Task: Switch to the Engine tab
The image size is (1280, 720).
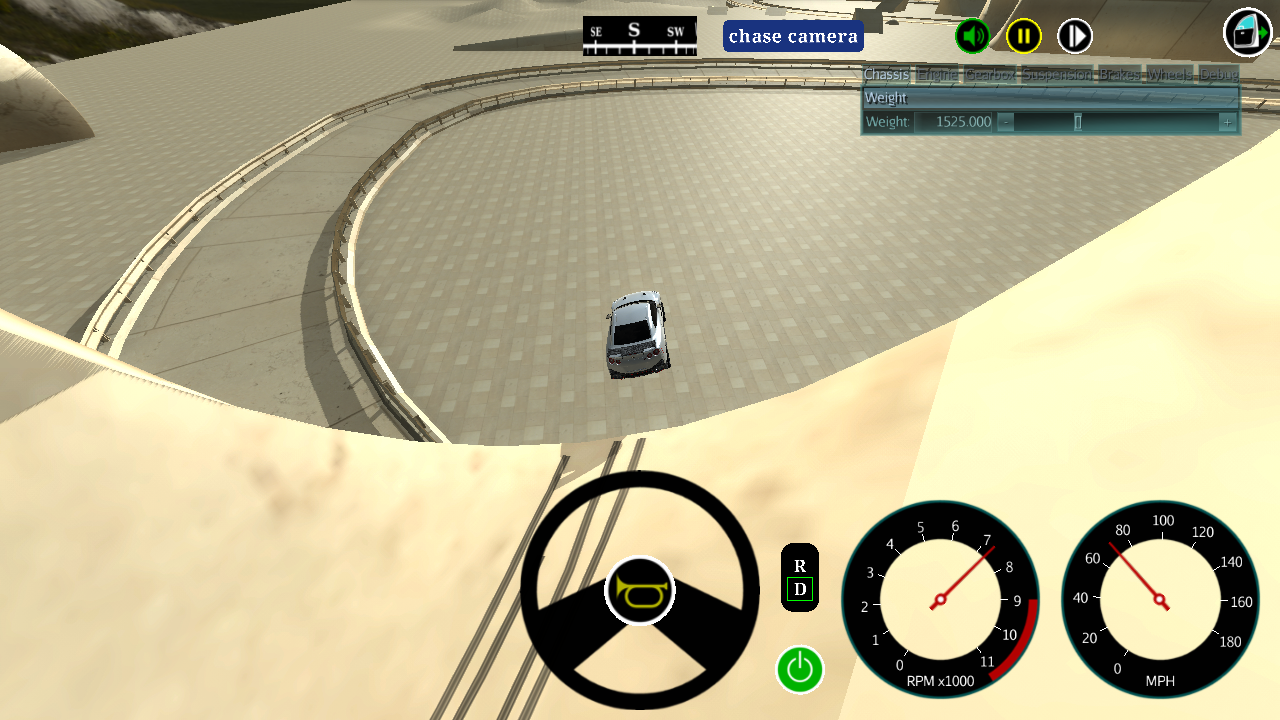Action: pos(937,75)
